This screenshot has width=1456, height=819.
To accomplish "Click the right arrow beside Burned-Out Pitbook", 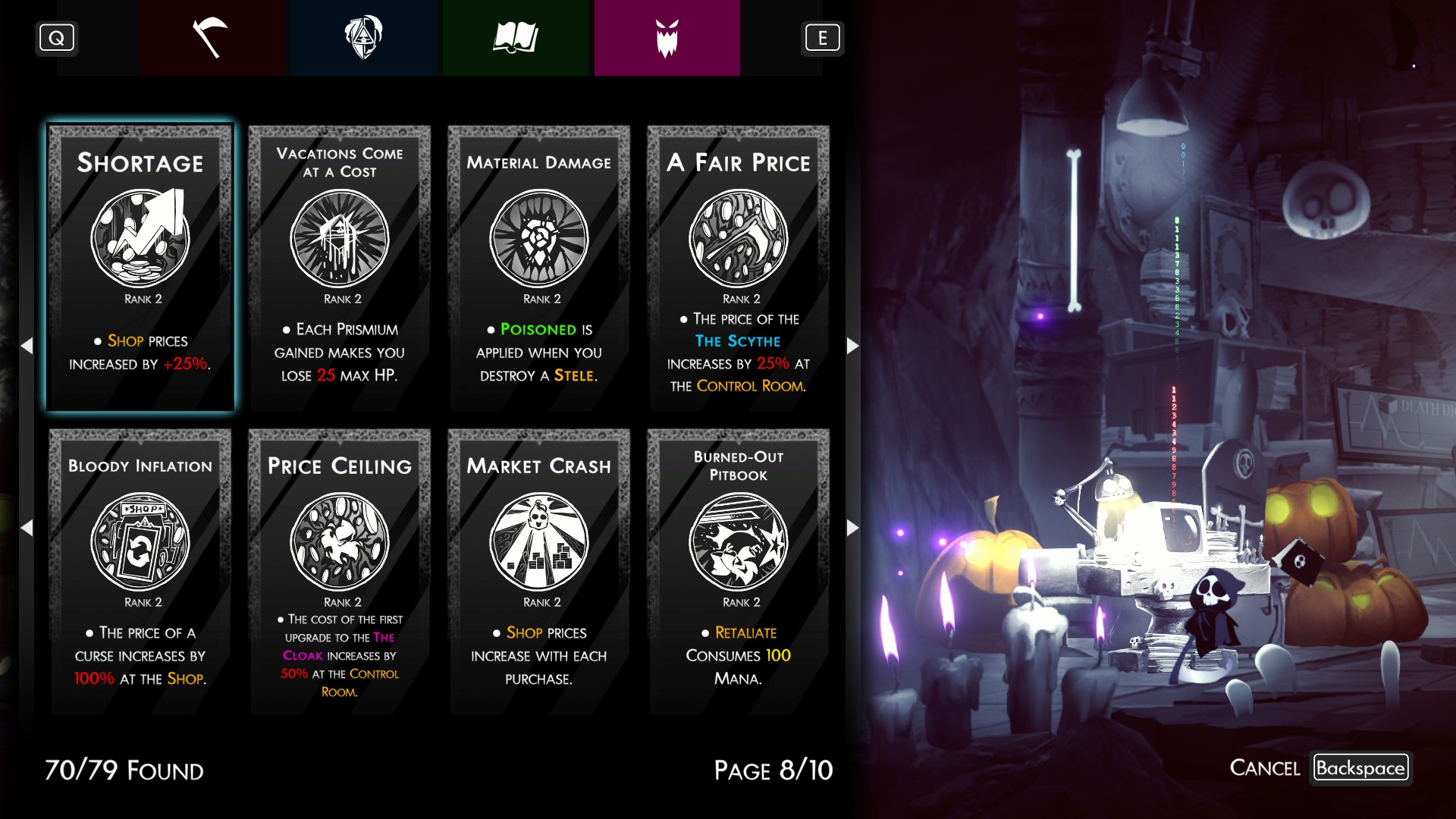I will 852,528.
